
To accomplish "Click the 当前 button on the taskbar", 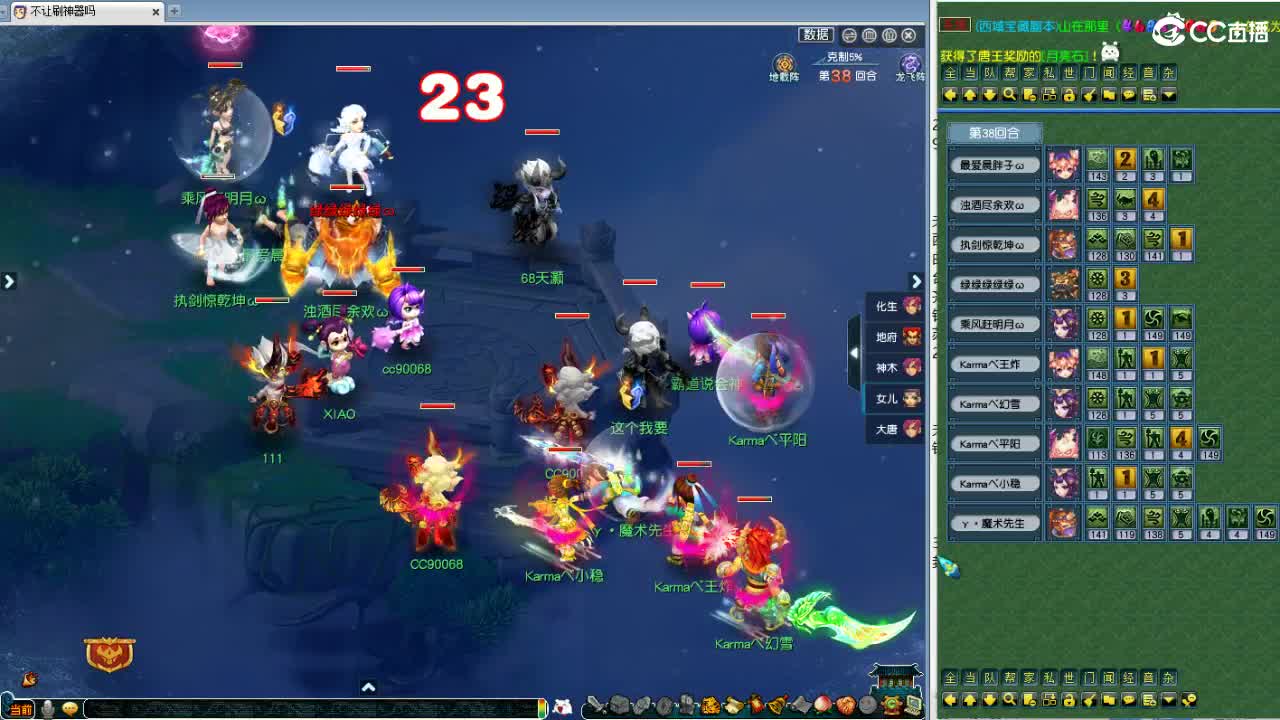I will (21, 710).
